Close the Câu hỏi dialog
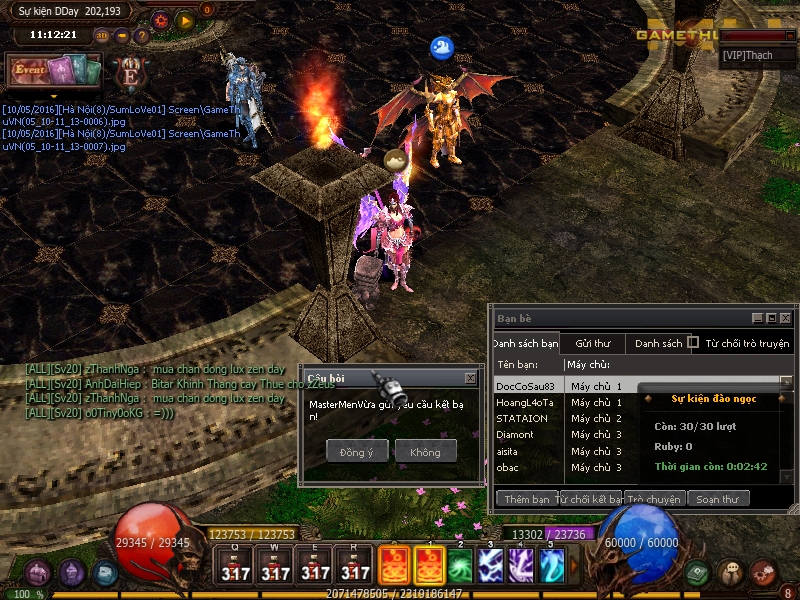This screenshot has height=600, width=800. 470,378
